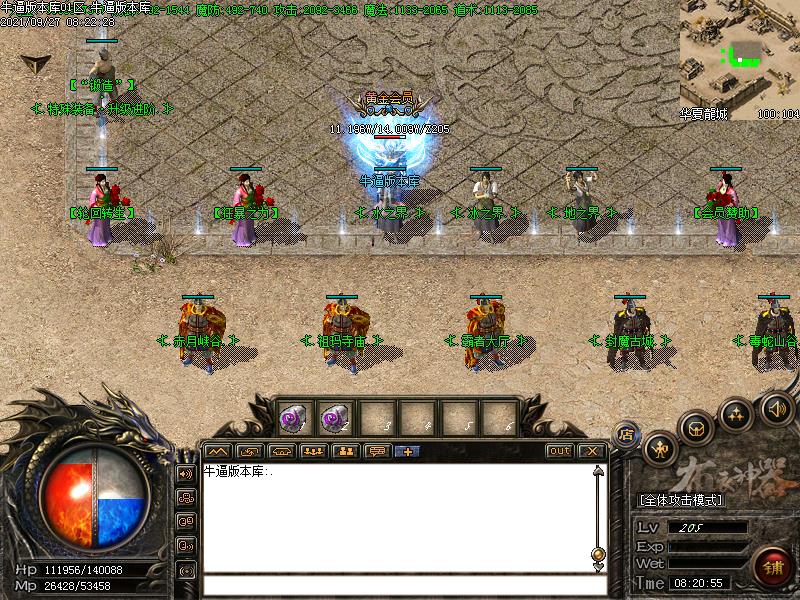Click the 'out' button above the chat
The width and height of the screenshot is (800, 600).
[x=559, y=451]
